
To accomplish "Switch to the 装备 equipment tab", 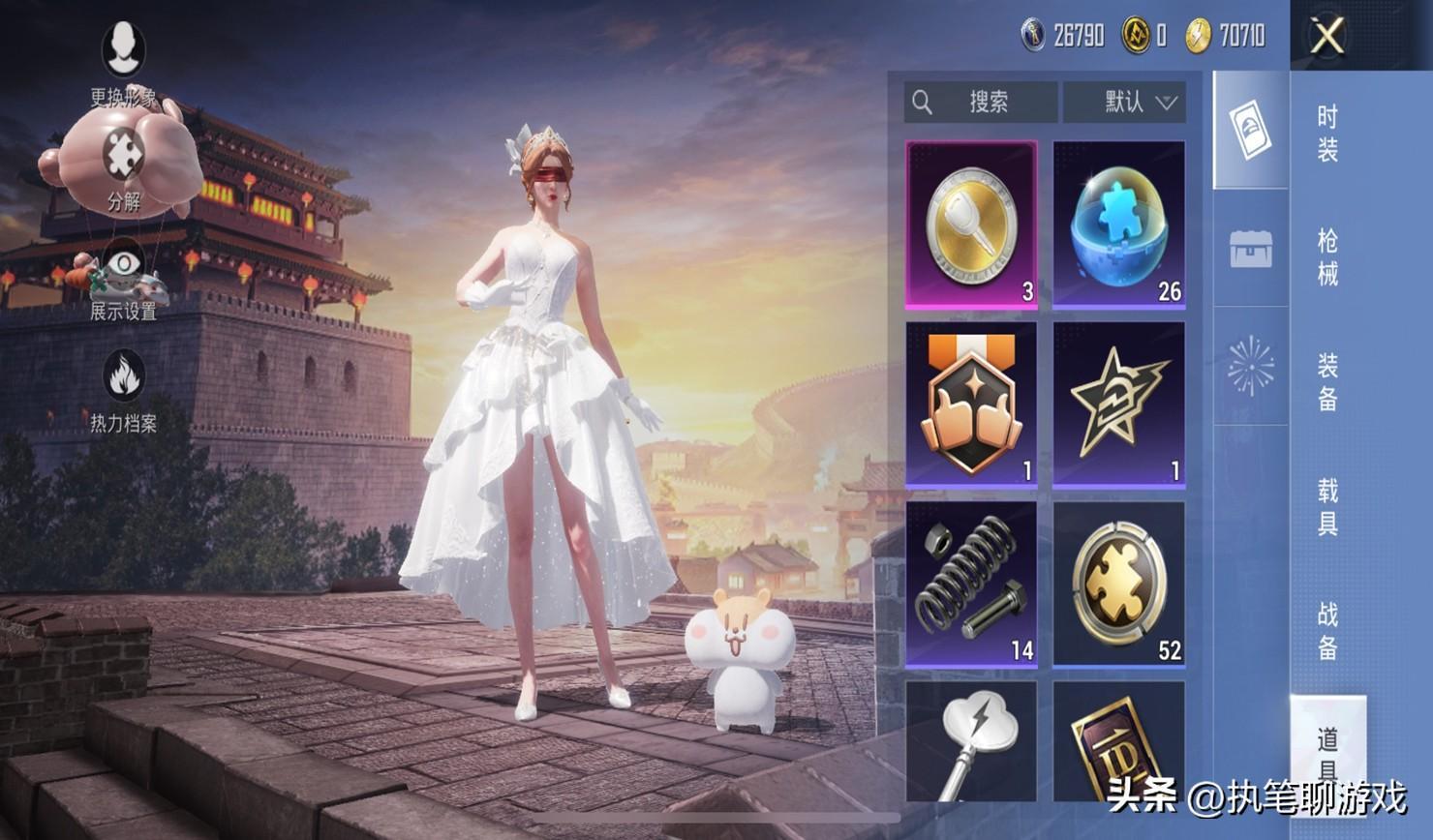I will tap(1327, 382).
